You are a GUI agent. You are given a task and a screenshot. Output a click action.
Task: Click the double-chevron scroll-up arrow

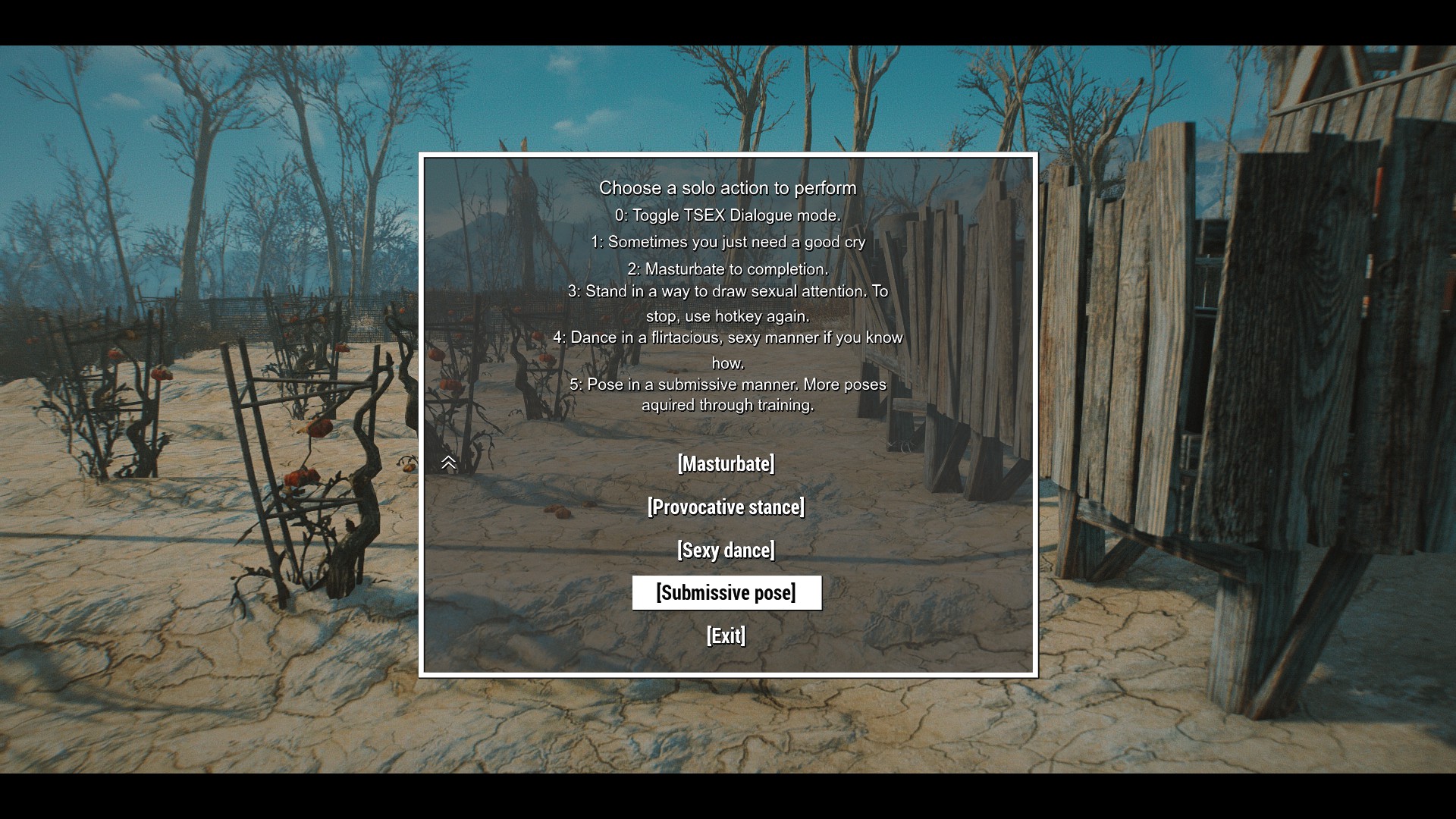pos(448,463)
